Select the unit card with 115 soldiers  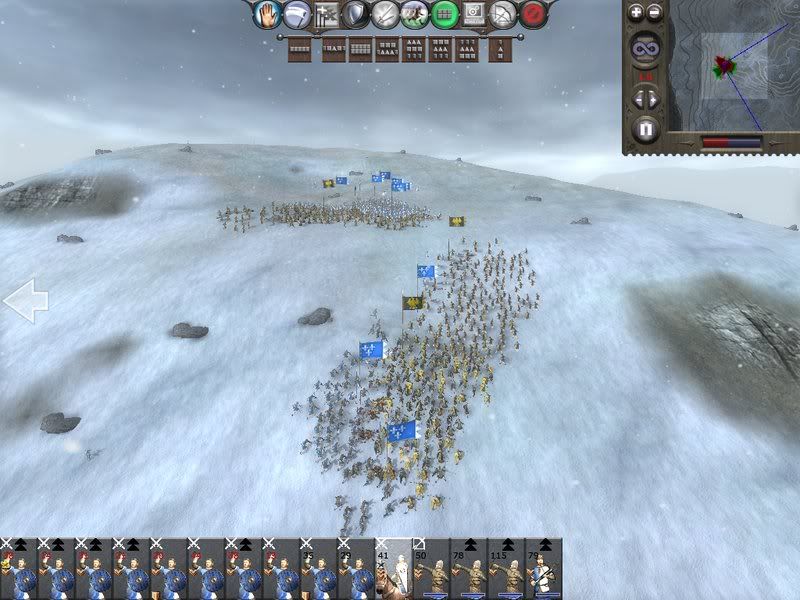tap(506, 570)
